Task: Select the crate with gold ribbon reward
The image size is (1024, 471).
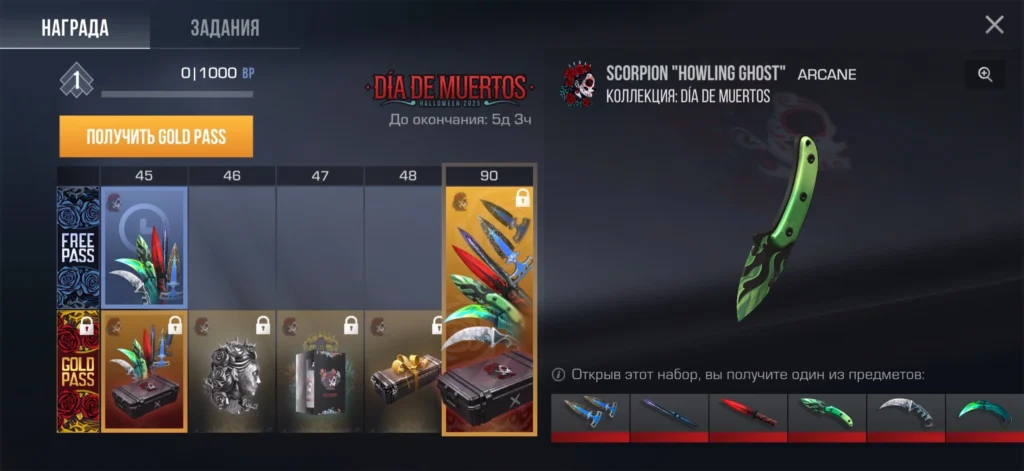Action: pyautogui.click(x=407, y=371)
